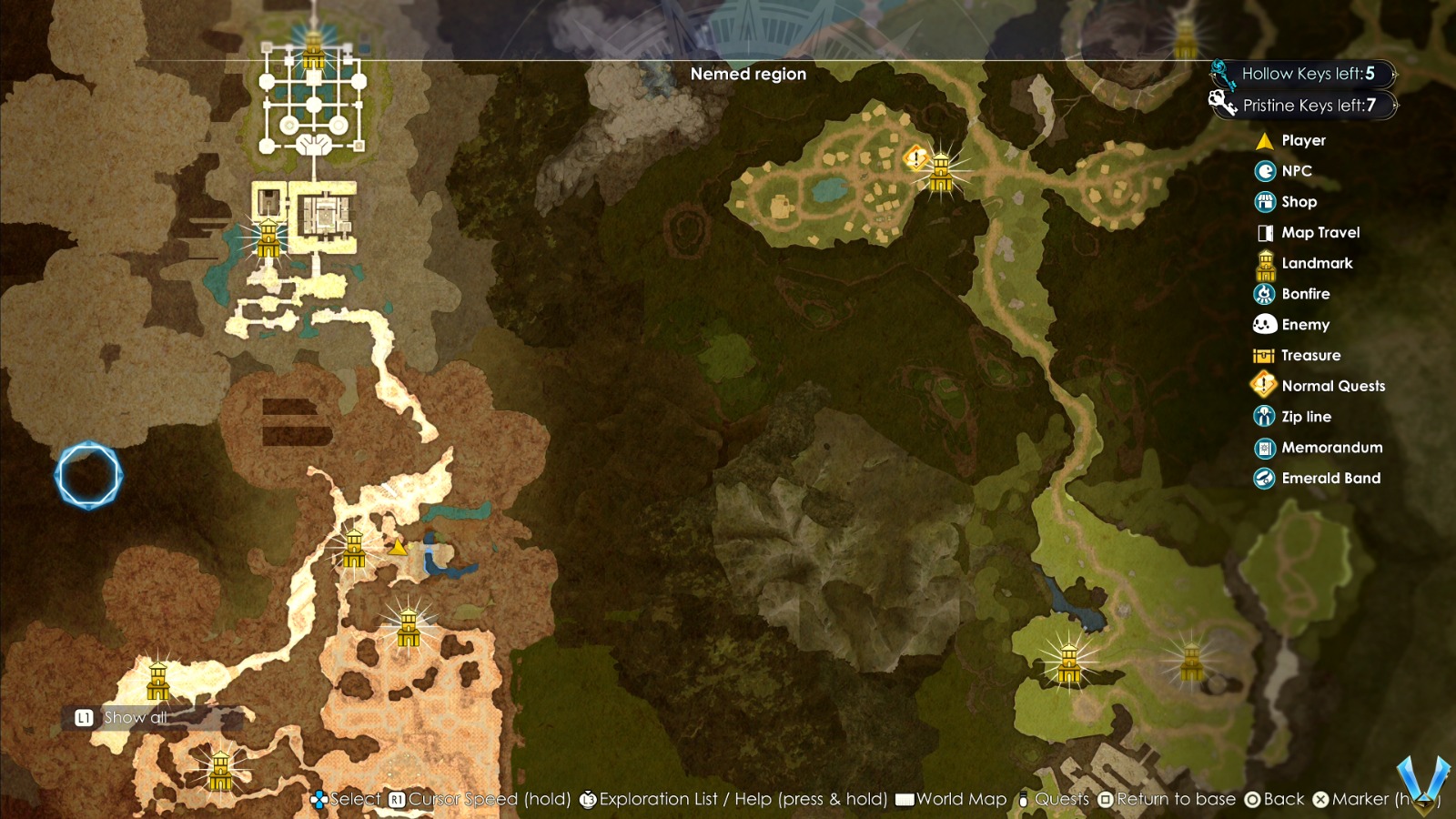
Task: Toggle Show all with the L1 option
Action: click(x=118, y=717)
